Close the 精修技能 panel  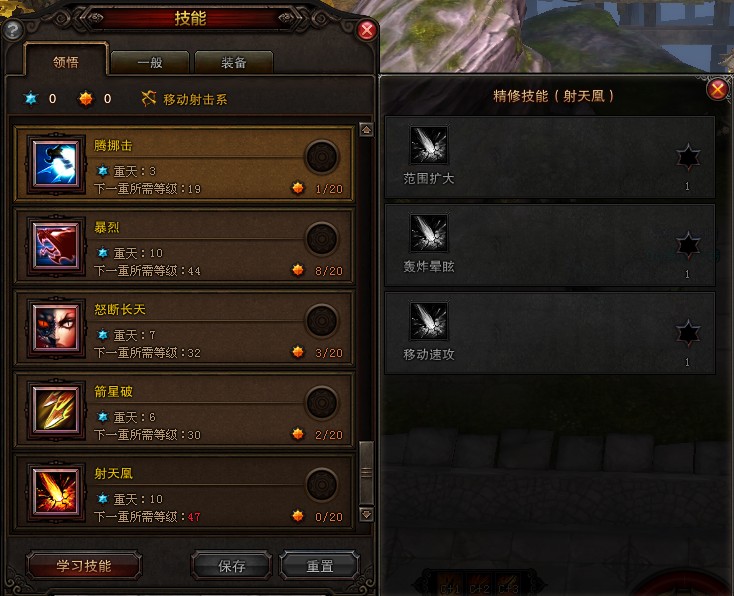pos(717,90)
